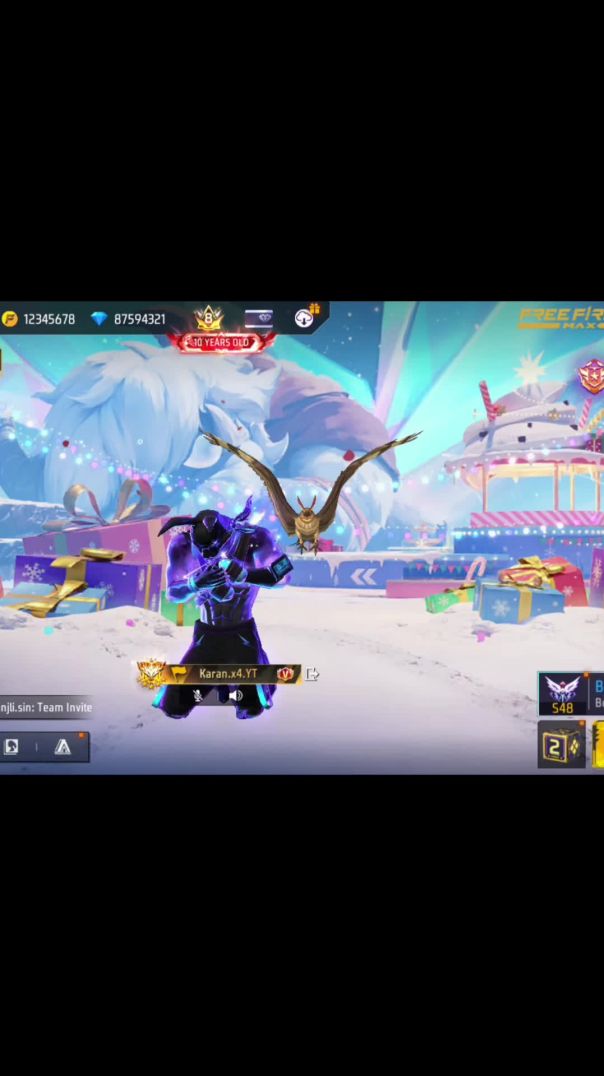
Task: Click the leave team arrow icon
Action: pos(312,675)
